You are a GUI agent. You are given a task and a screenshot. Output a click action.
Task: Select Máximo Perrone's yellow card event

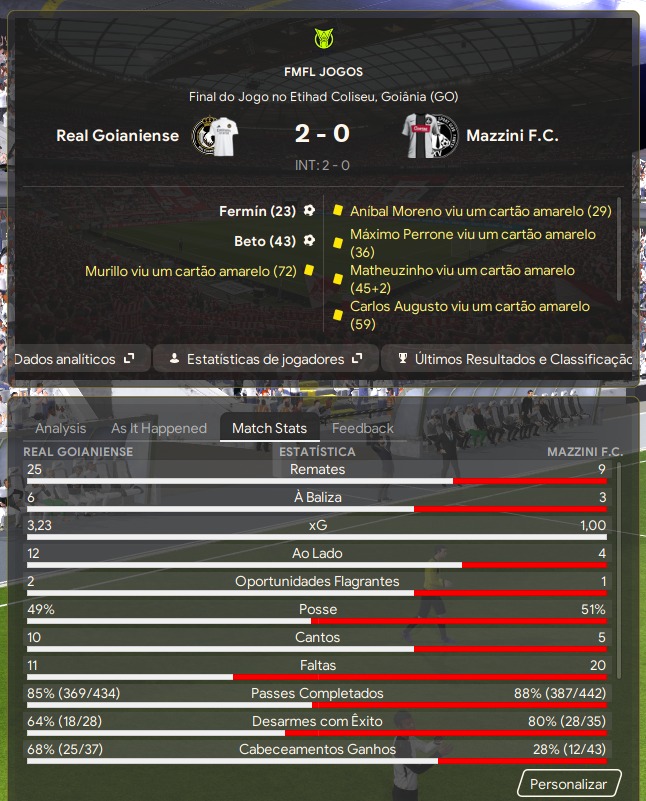coord(473,243)
